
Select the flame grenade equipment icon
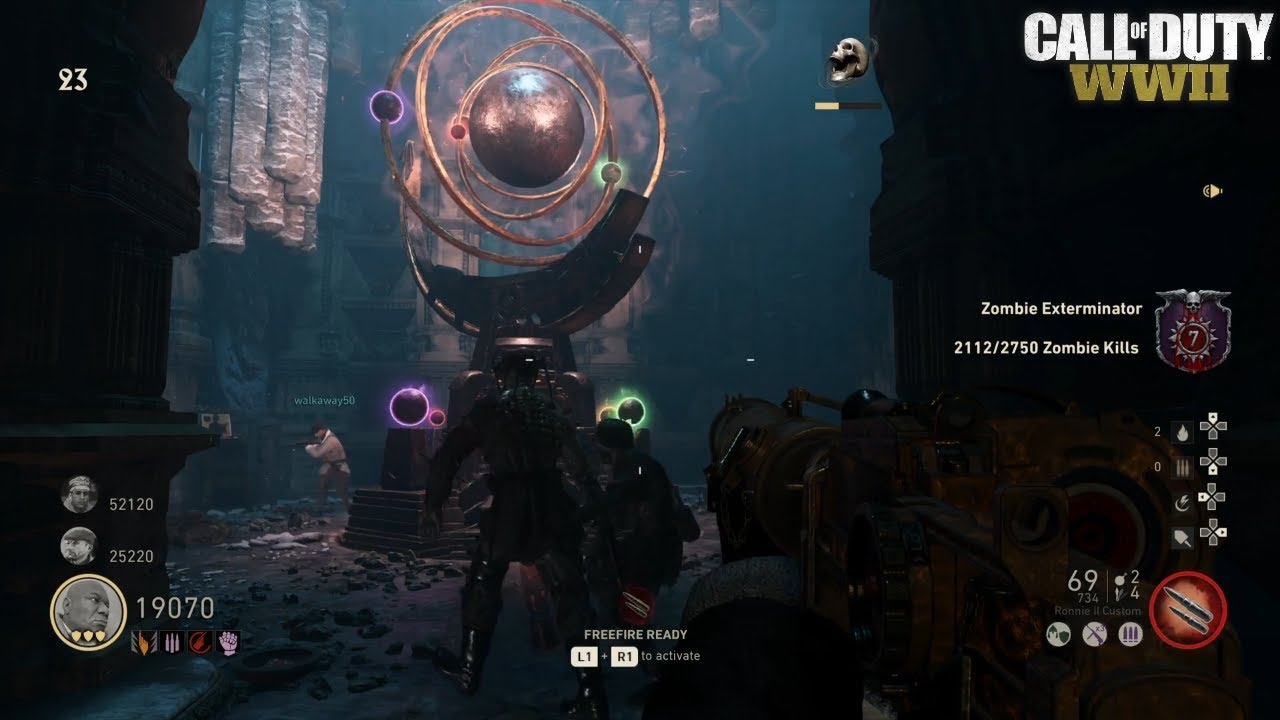[1182, 433]
